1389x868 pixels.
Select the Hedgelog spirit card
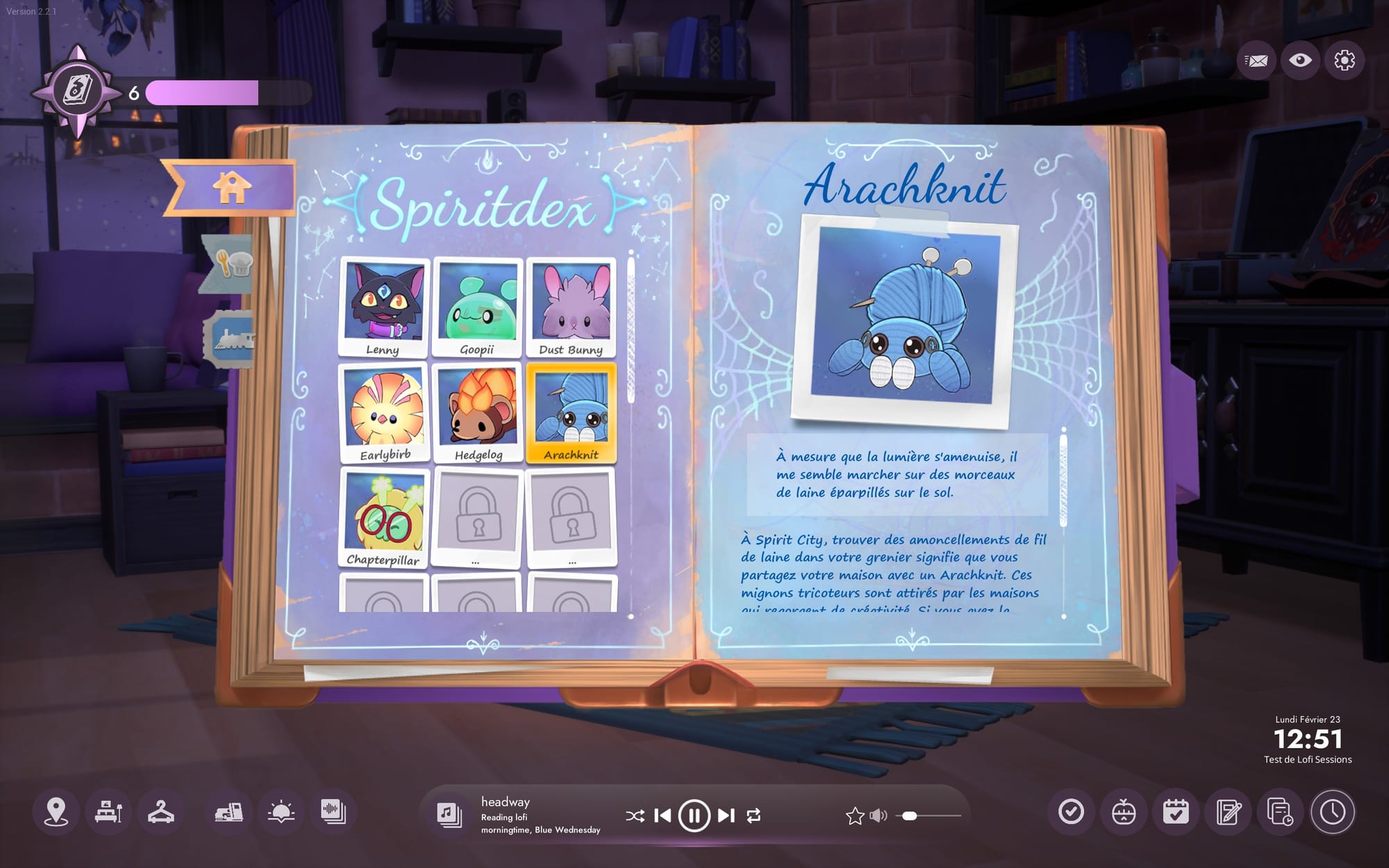tap(477, 413)
